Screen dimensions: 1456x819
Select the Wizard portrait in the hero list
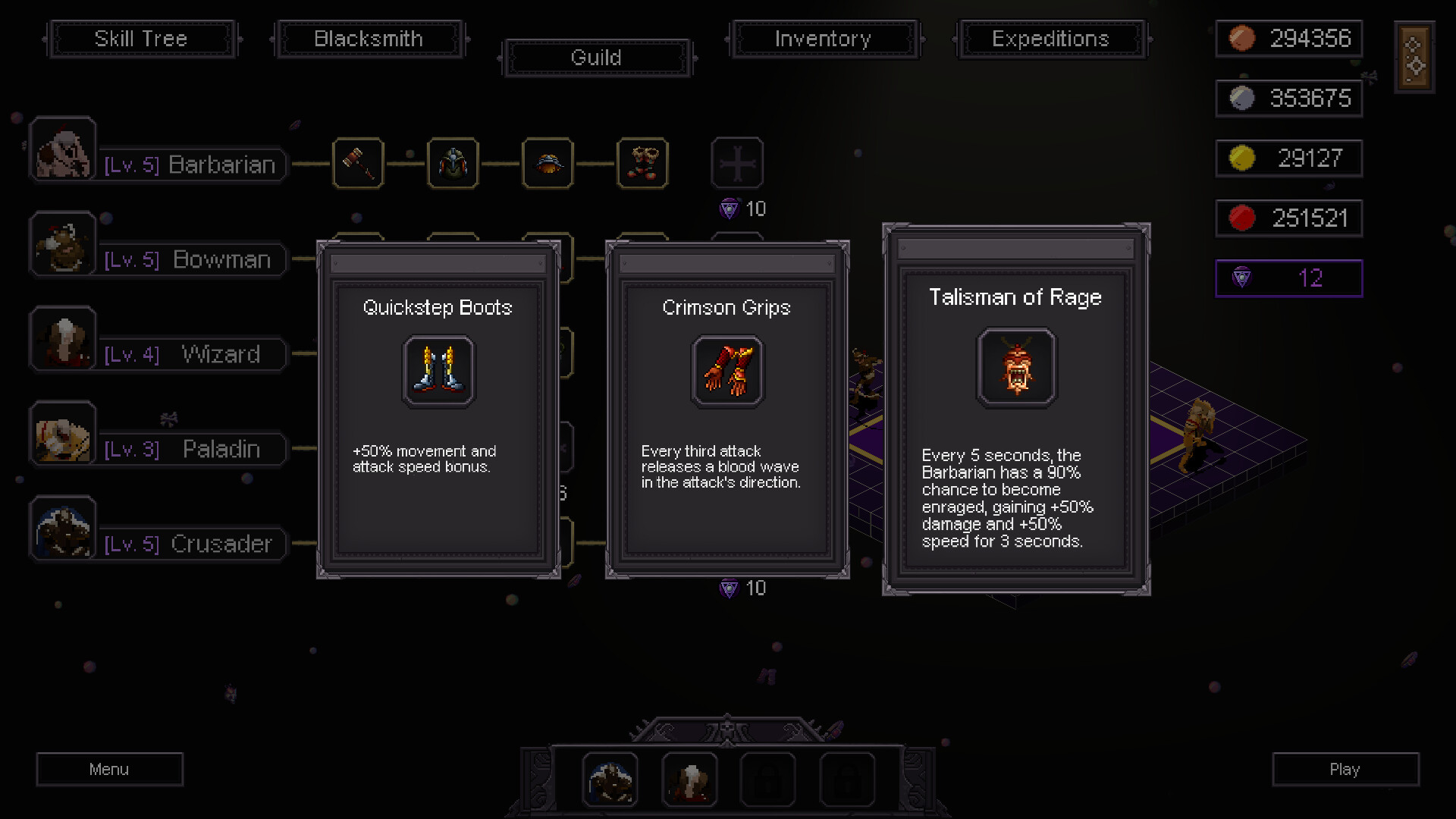pyautogui.click(x=63, y=338)
